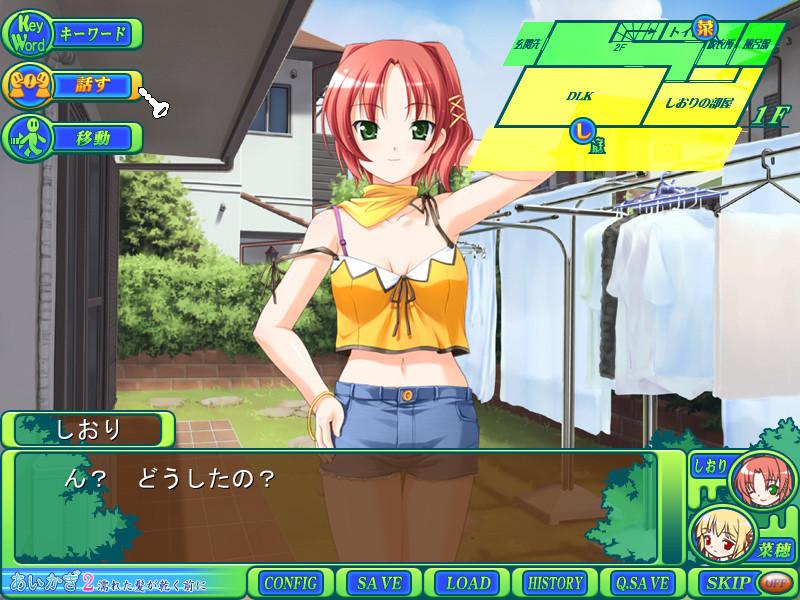Click the SAVE button

(378, 583)
